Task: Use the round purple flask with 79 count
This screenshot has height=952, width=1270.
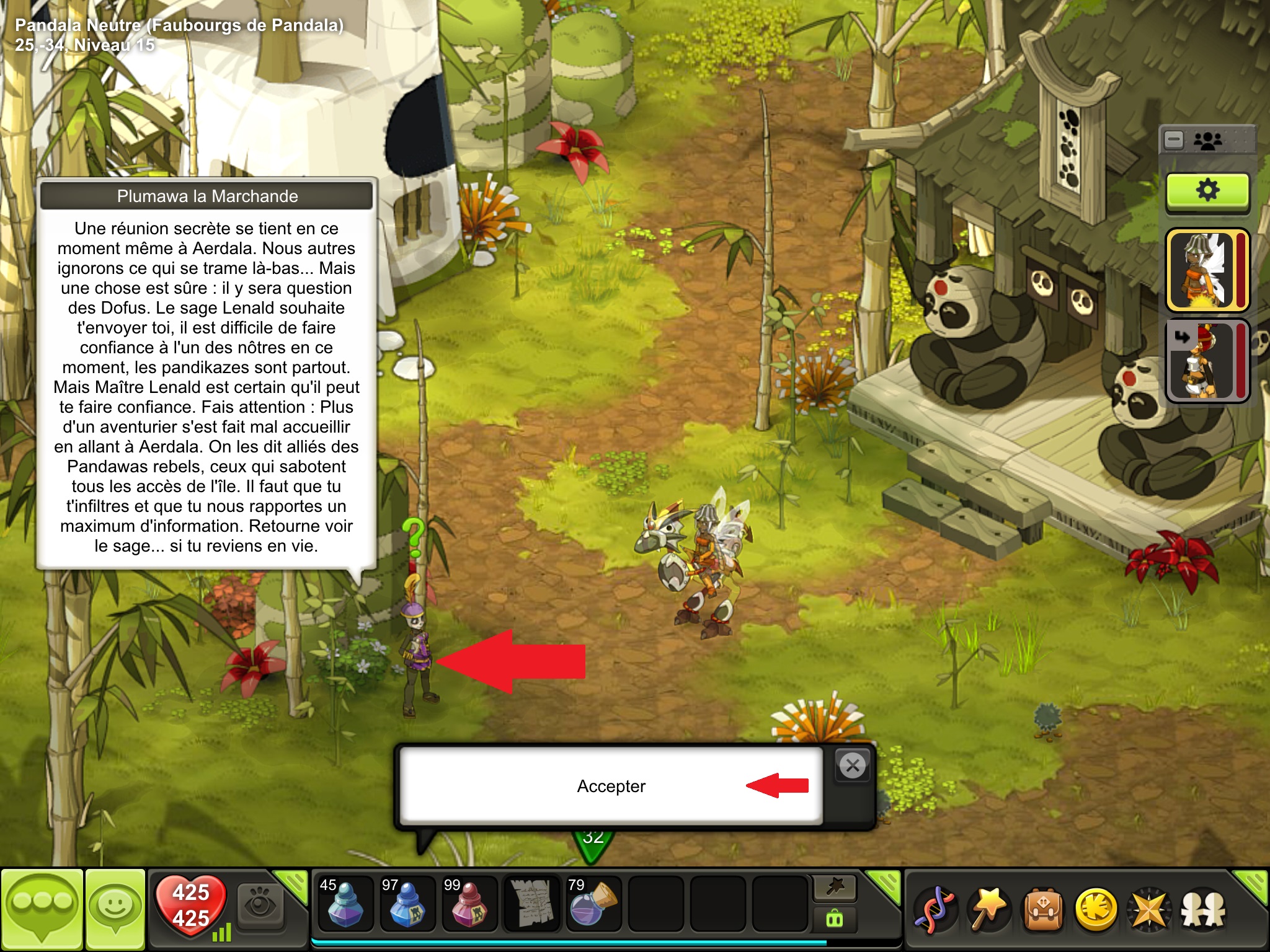Action: coord(593,902)
